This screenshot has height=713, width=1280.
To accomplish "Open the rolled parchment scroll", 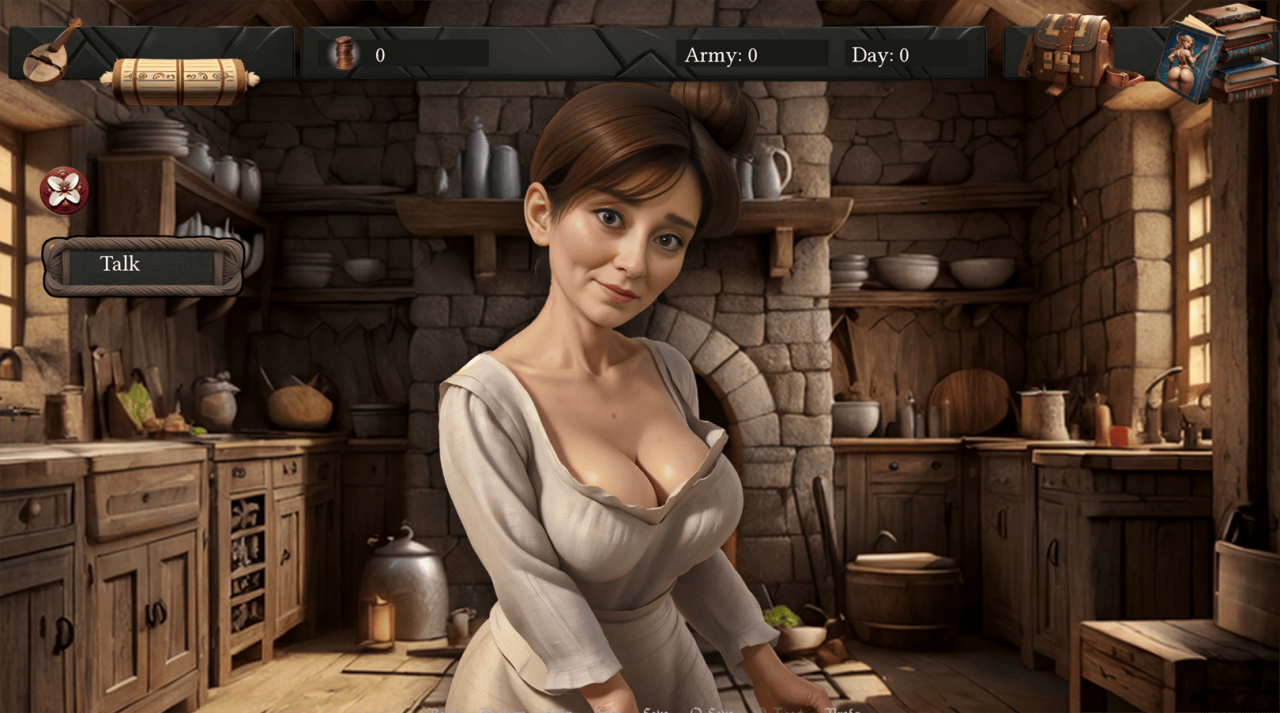I will click(180, 81).
